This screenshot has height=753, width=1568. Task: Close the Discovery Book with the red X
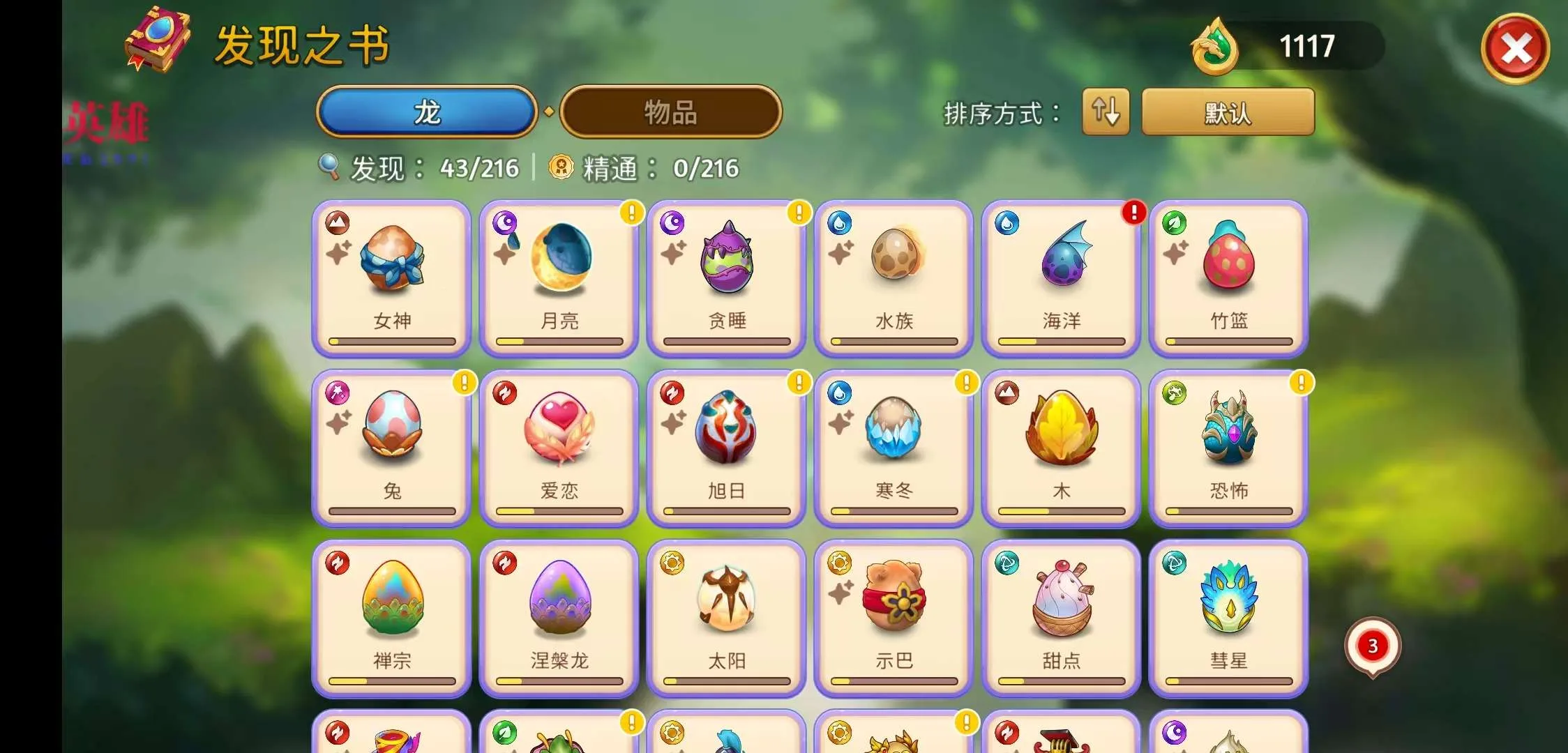[x=1515, y=49]
